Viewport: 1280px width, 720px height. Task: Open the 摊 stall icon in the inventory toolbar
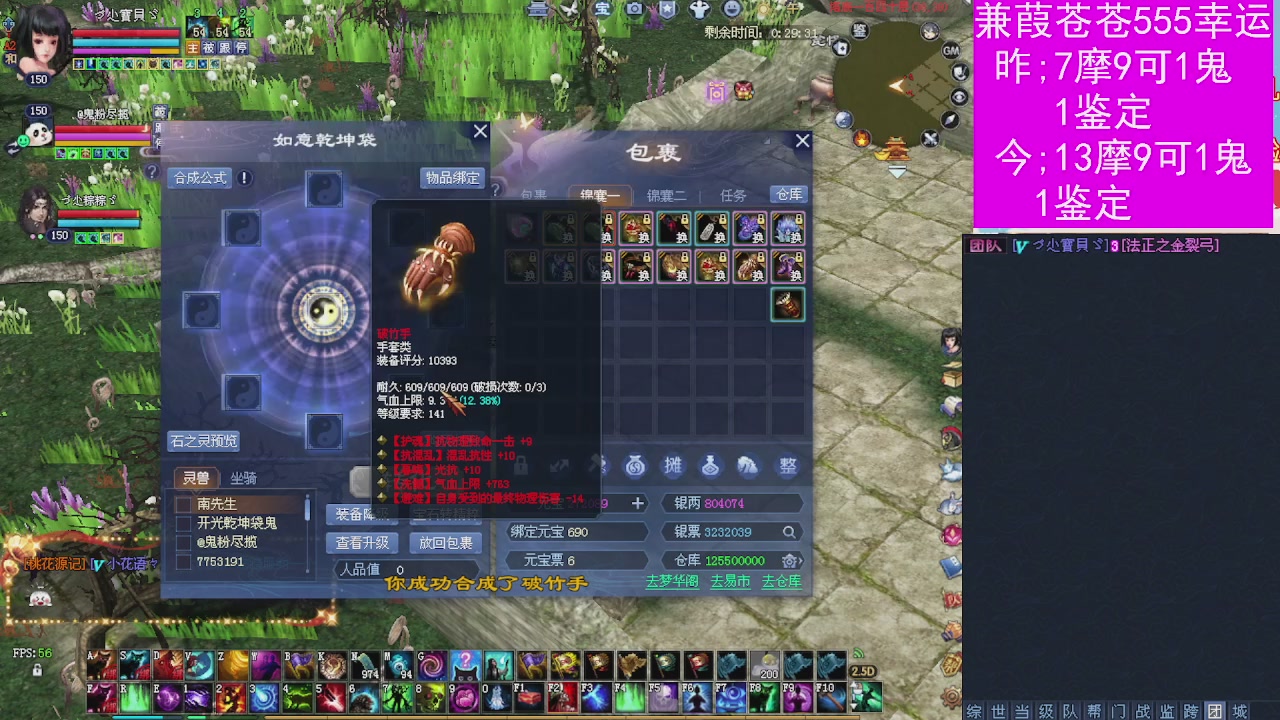click(x=675, y=466)
